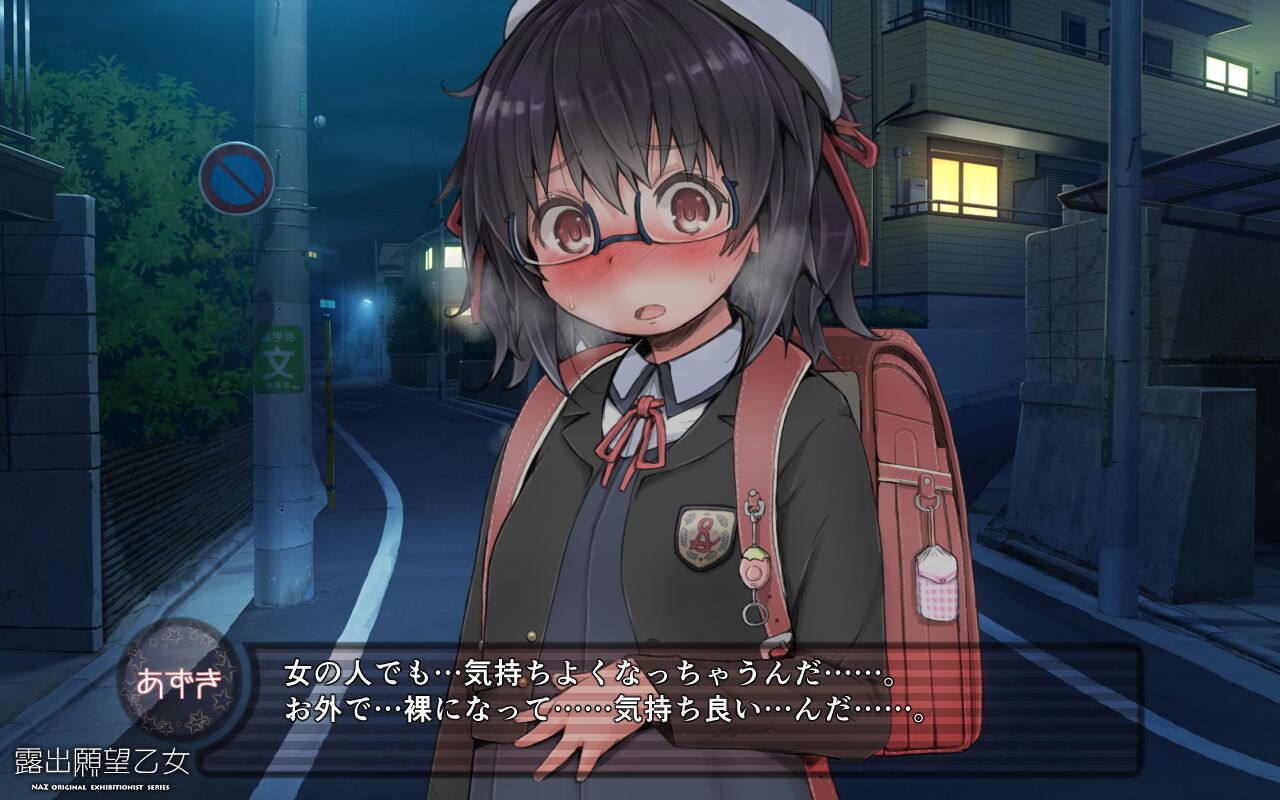Toggle the glowing lamp on the utility pole
1280x800 pixels.
click(x=320, y=123)
